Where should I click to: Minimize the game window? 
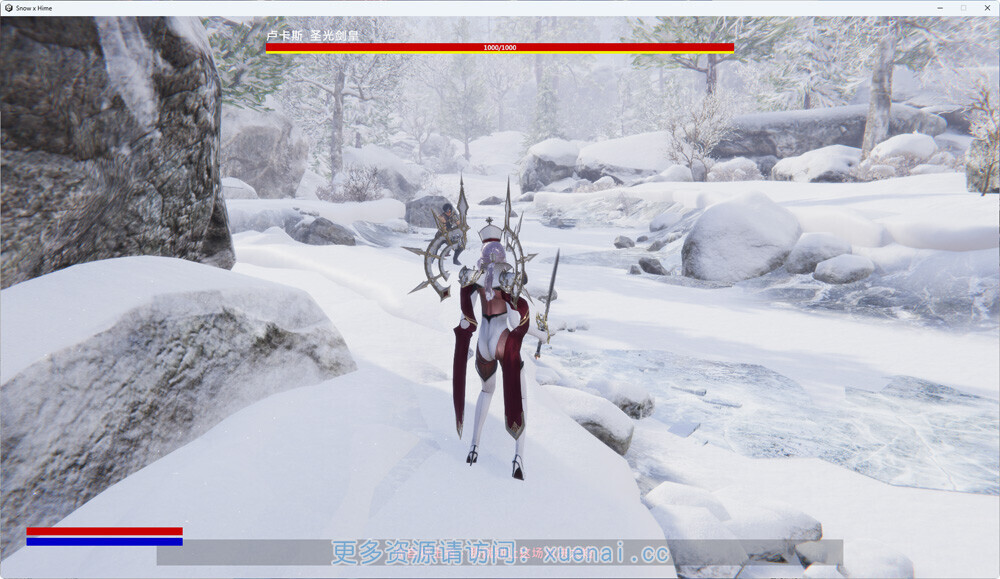[940, 7]
